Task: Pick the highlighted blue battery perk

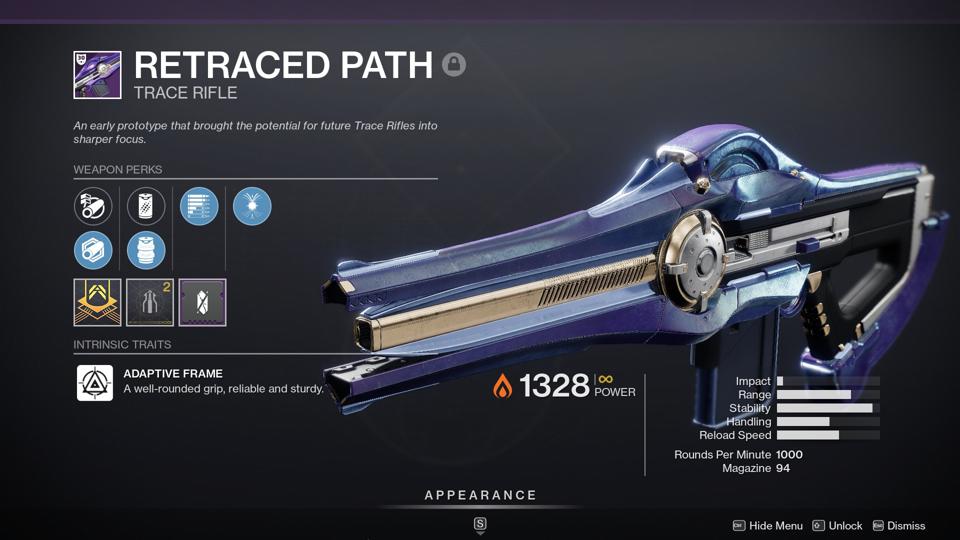Action: pos(146,250)
